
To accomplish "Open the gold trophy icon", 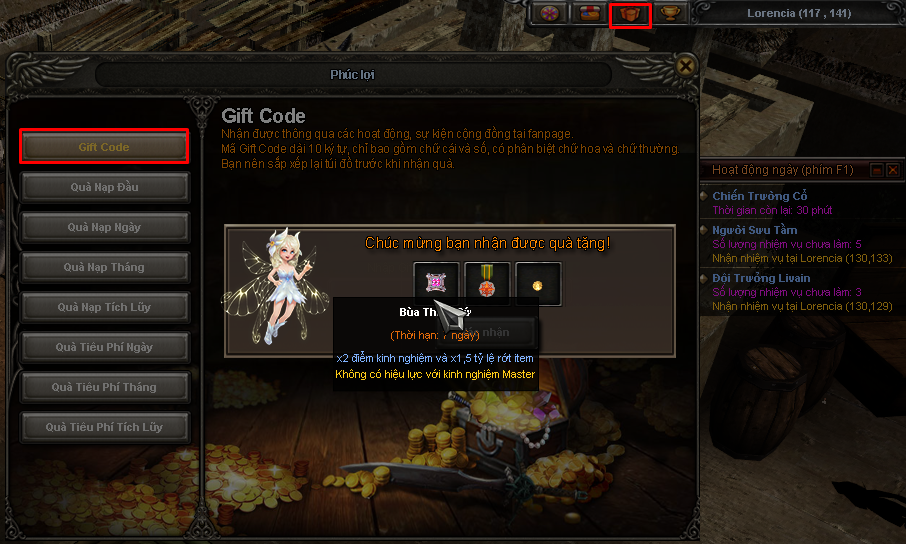I will [671, 13].
